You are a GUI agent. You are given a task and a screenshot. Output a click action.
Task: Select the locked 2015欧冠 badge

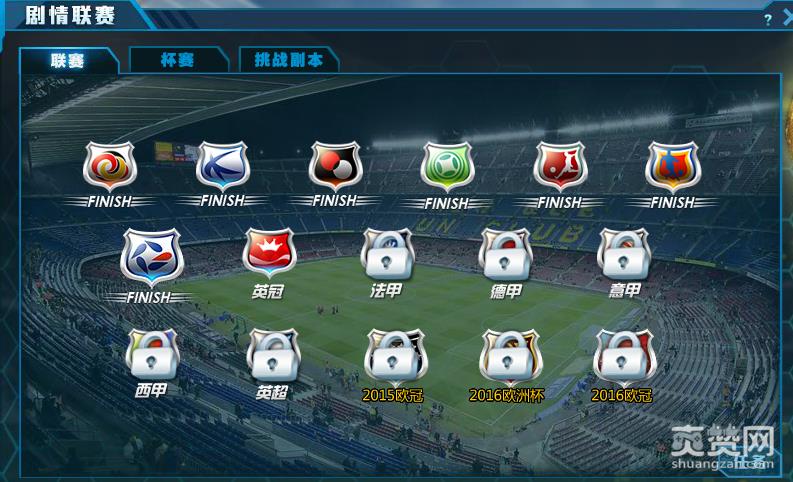(393, 356)
